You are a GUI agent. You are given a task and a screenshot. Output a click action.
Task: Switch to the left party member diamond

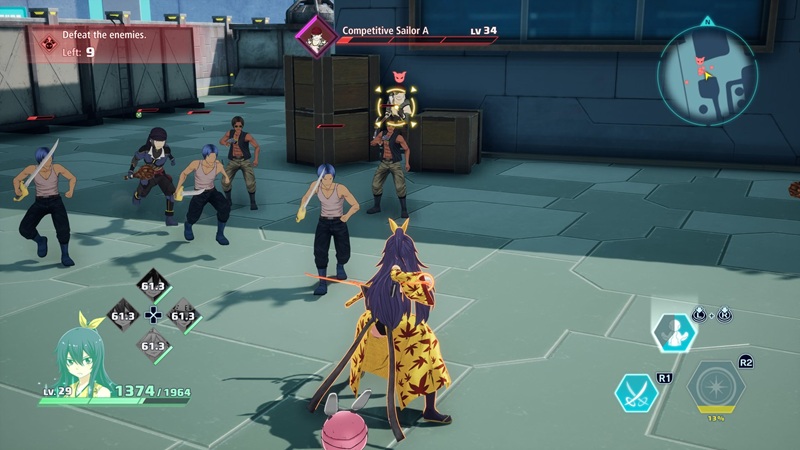[x=123, y=316]
